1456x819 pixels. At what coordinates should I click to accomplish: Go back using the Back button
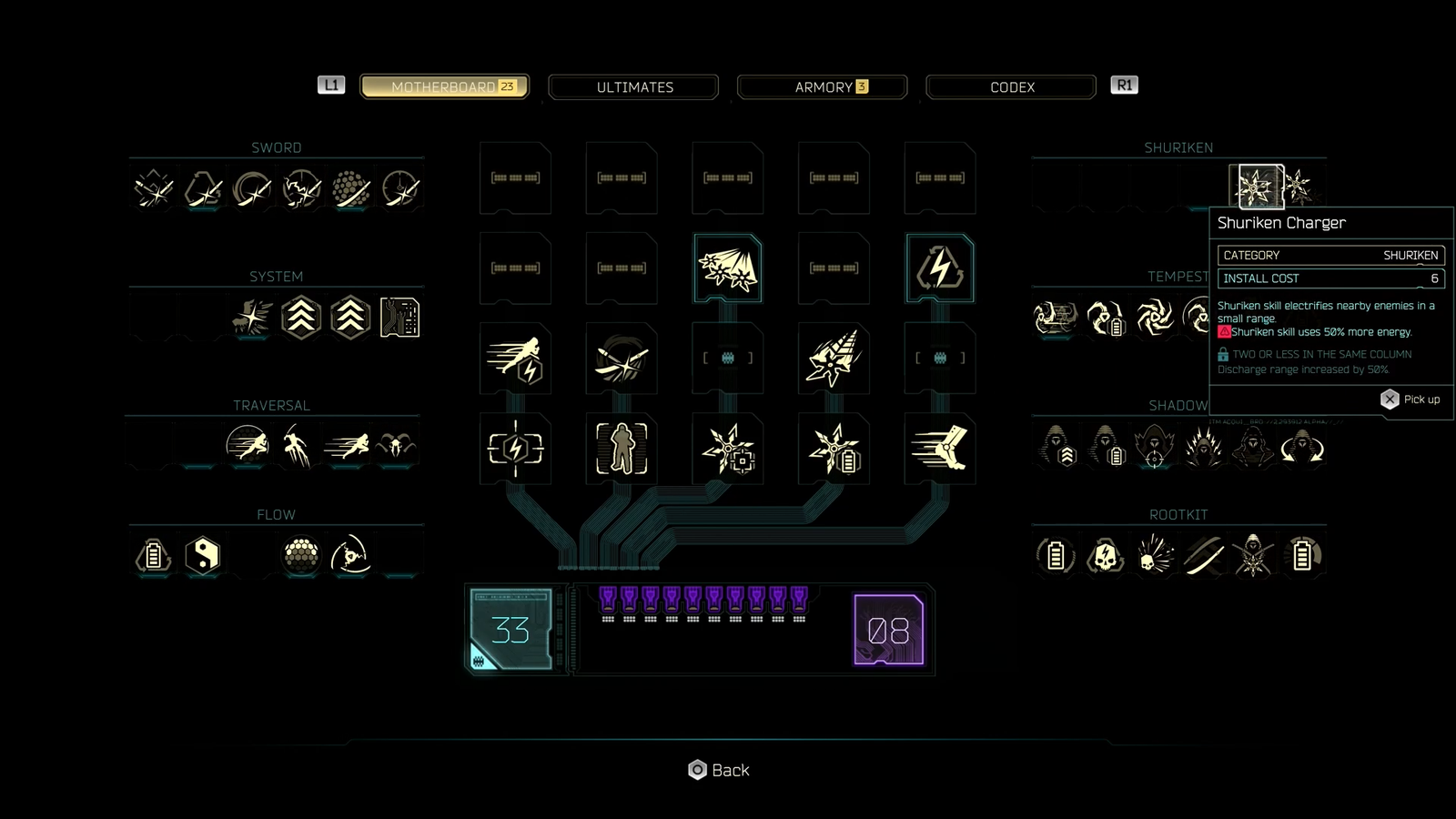point(719,770)
